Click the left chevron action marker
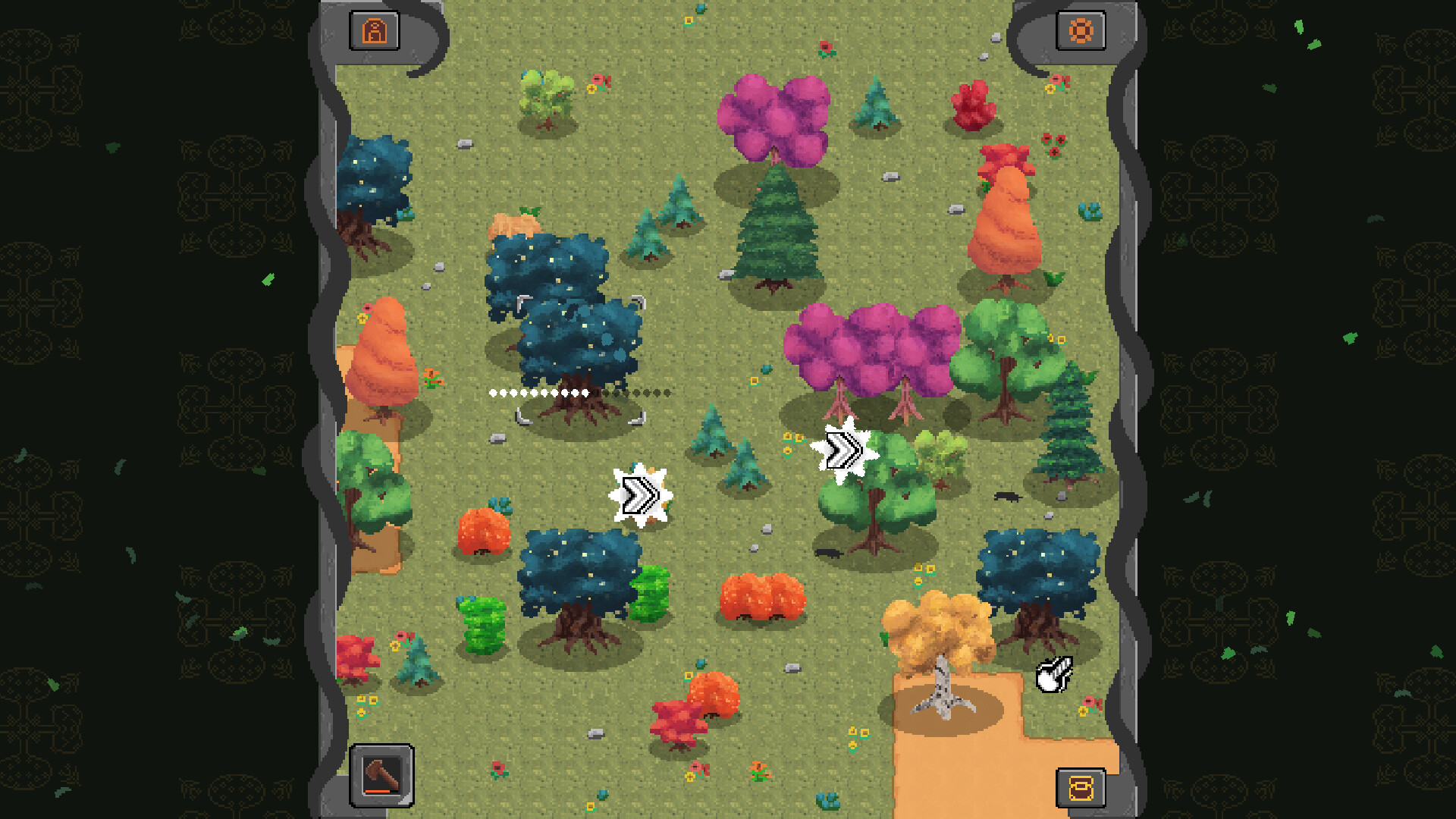Viewport: 1456px width, 819px height. [x=641, y=494]
